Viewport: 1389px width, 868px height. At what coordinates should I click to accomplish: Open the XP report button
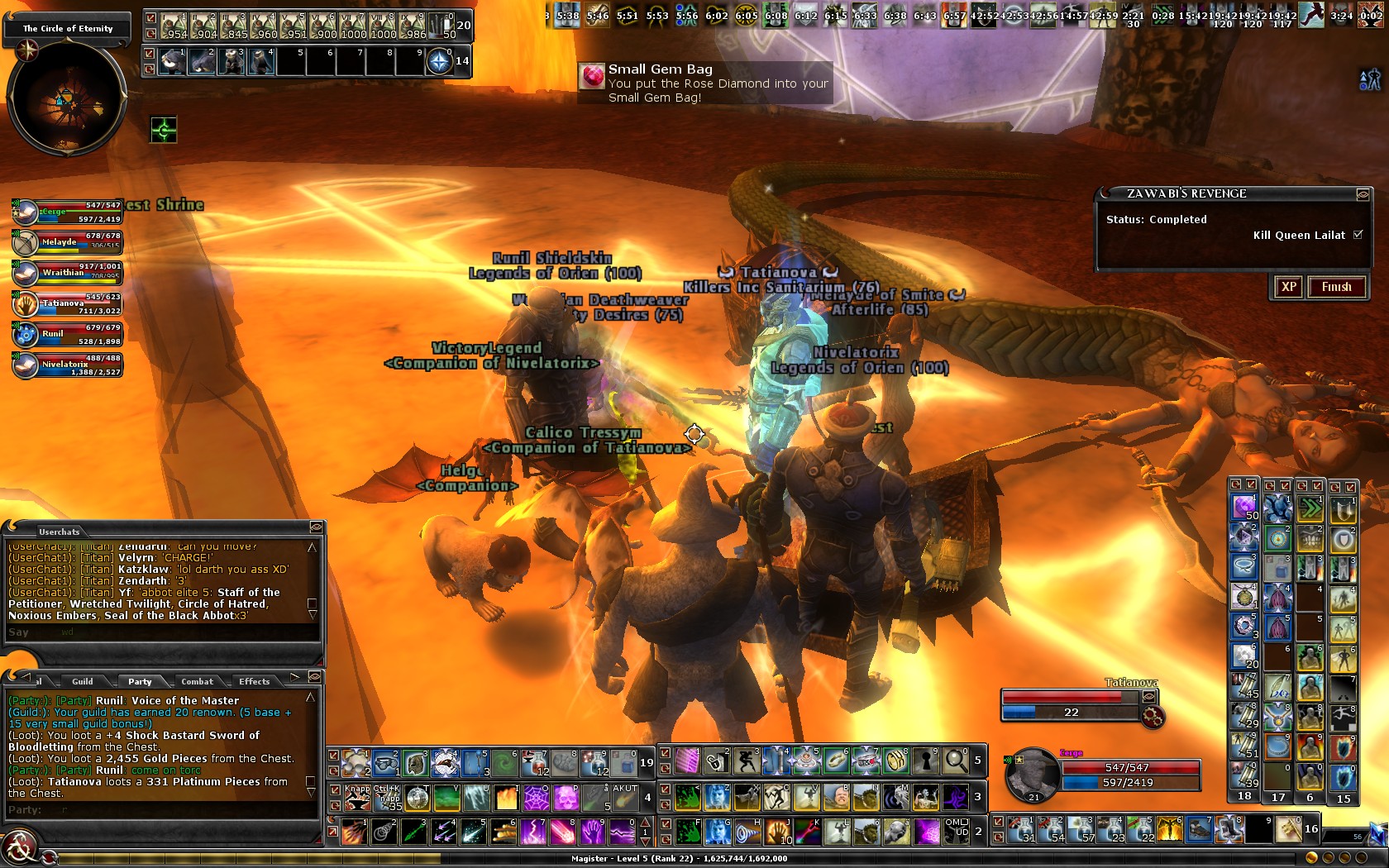[x=1288, y=287]
